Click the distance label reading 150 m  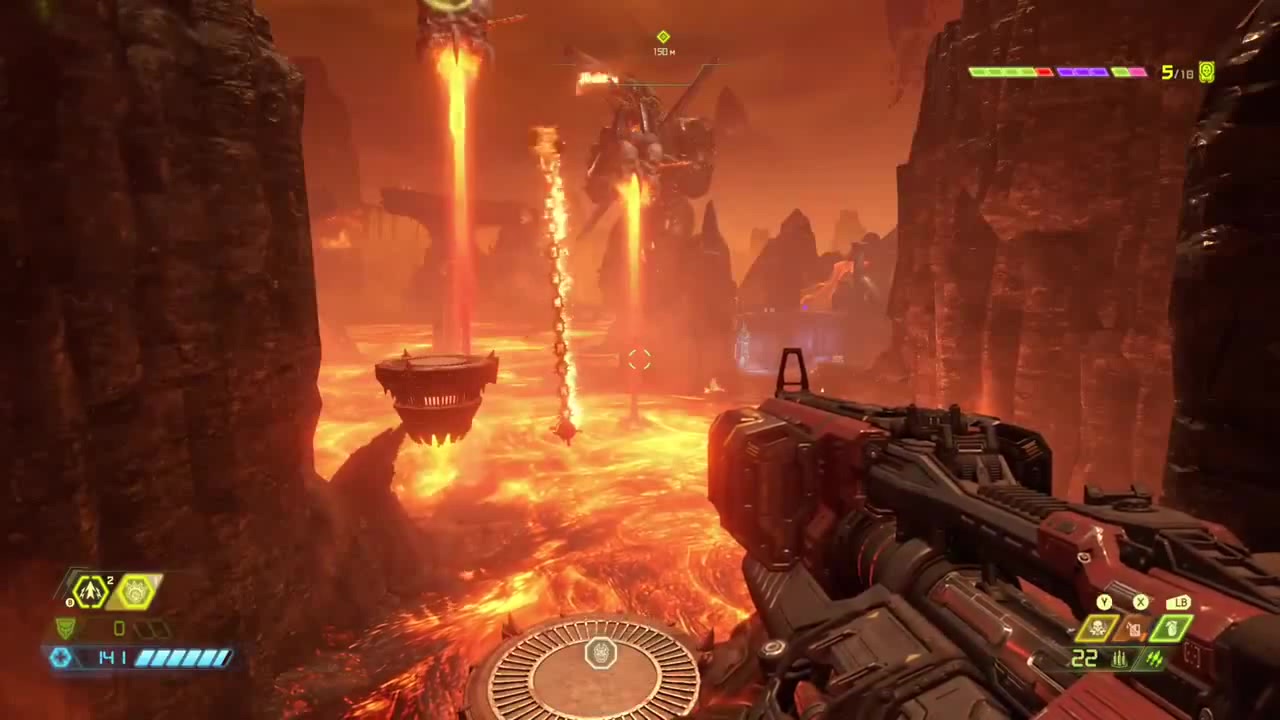[x=663, y=51]
